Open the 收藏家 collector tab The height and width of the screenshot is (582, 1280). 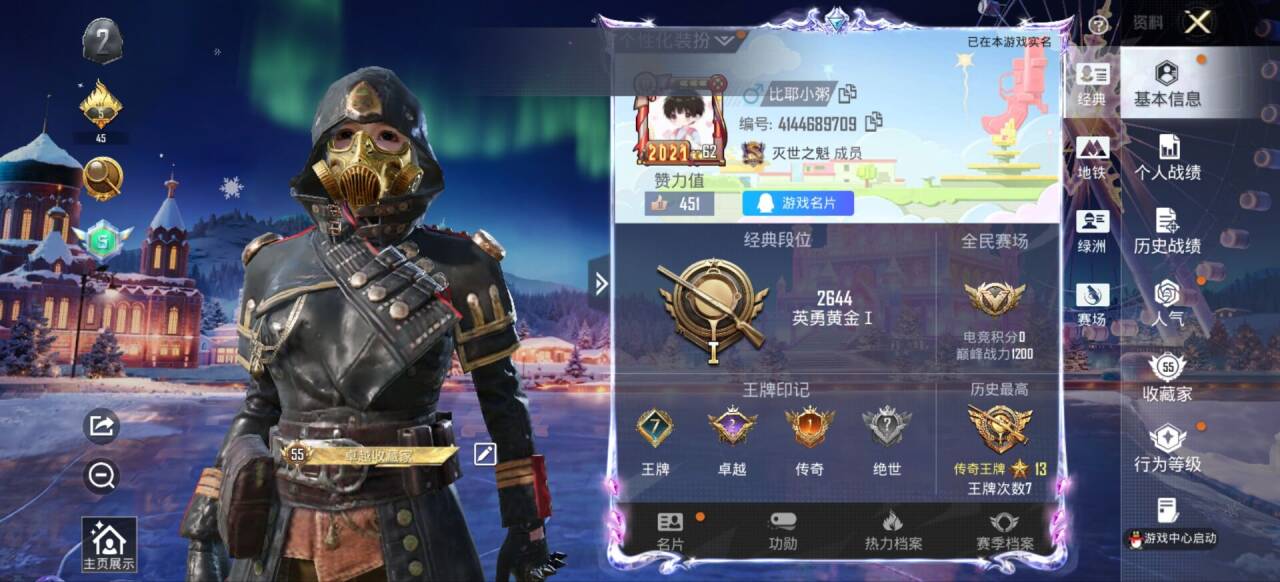[1167, 378]
